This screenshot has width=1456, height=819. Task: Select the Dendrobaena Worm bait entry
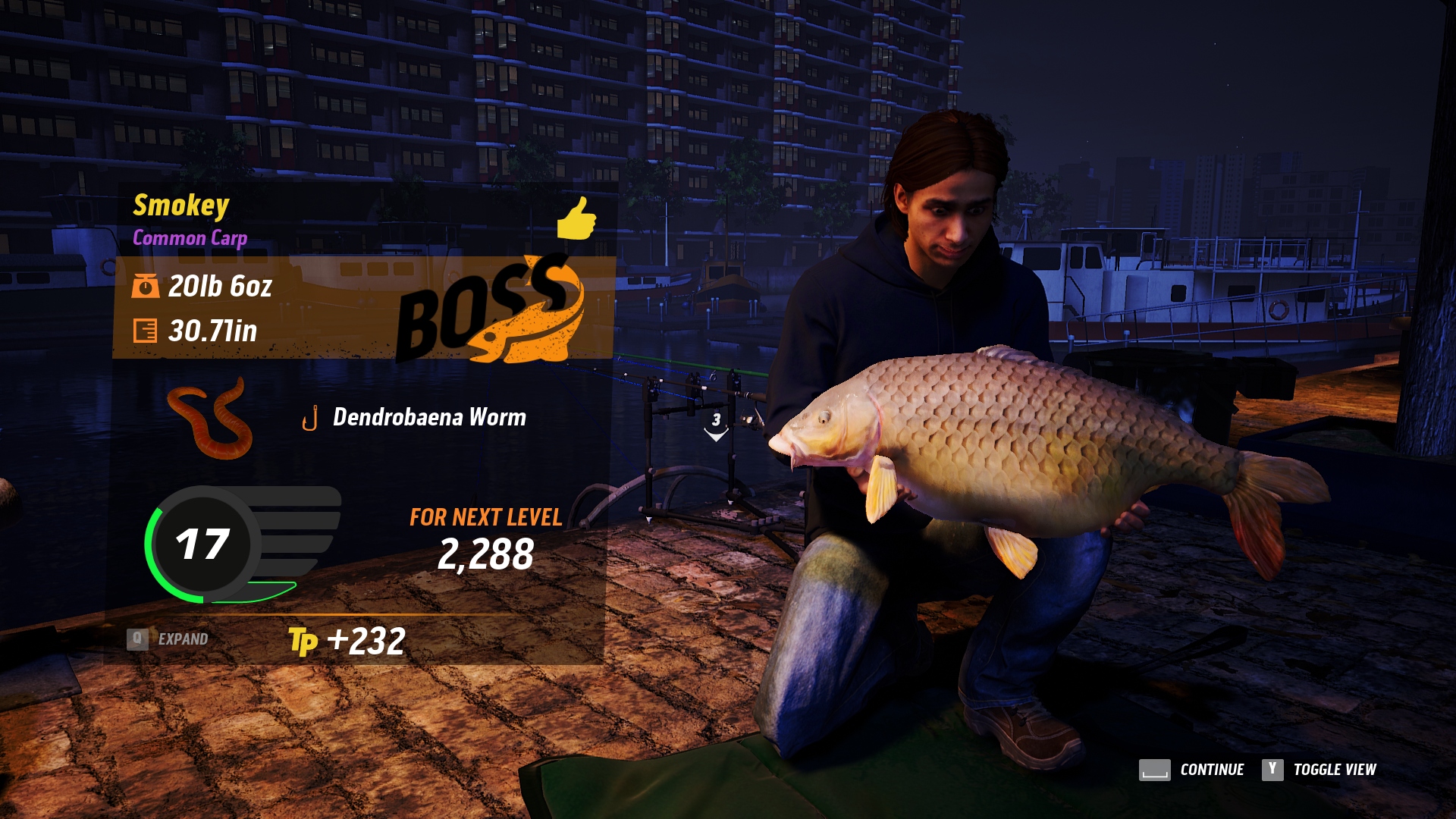[428, 417]
